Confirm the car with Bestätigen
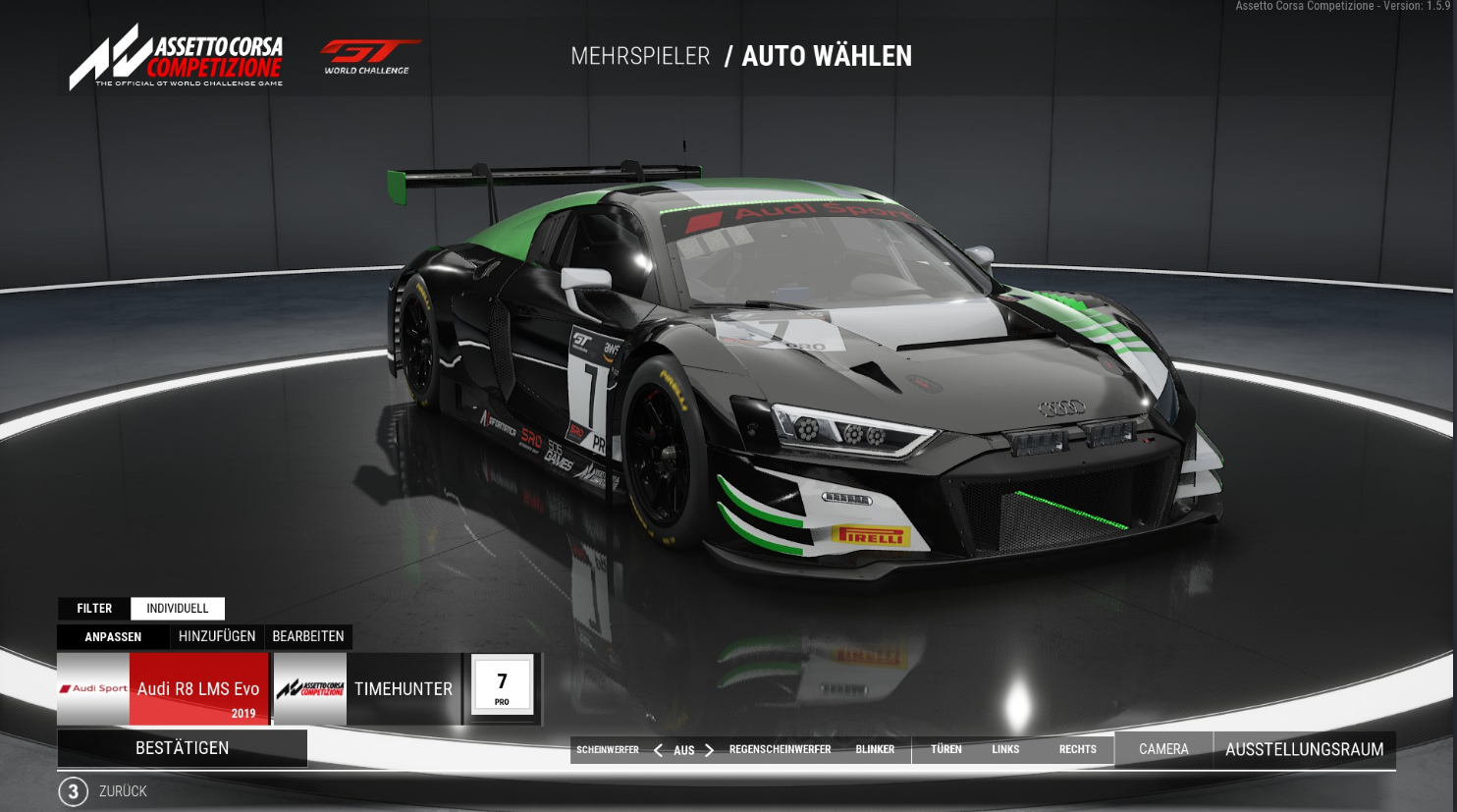 182,748
